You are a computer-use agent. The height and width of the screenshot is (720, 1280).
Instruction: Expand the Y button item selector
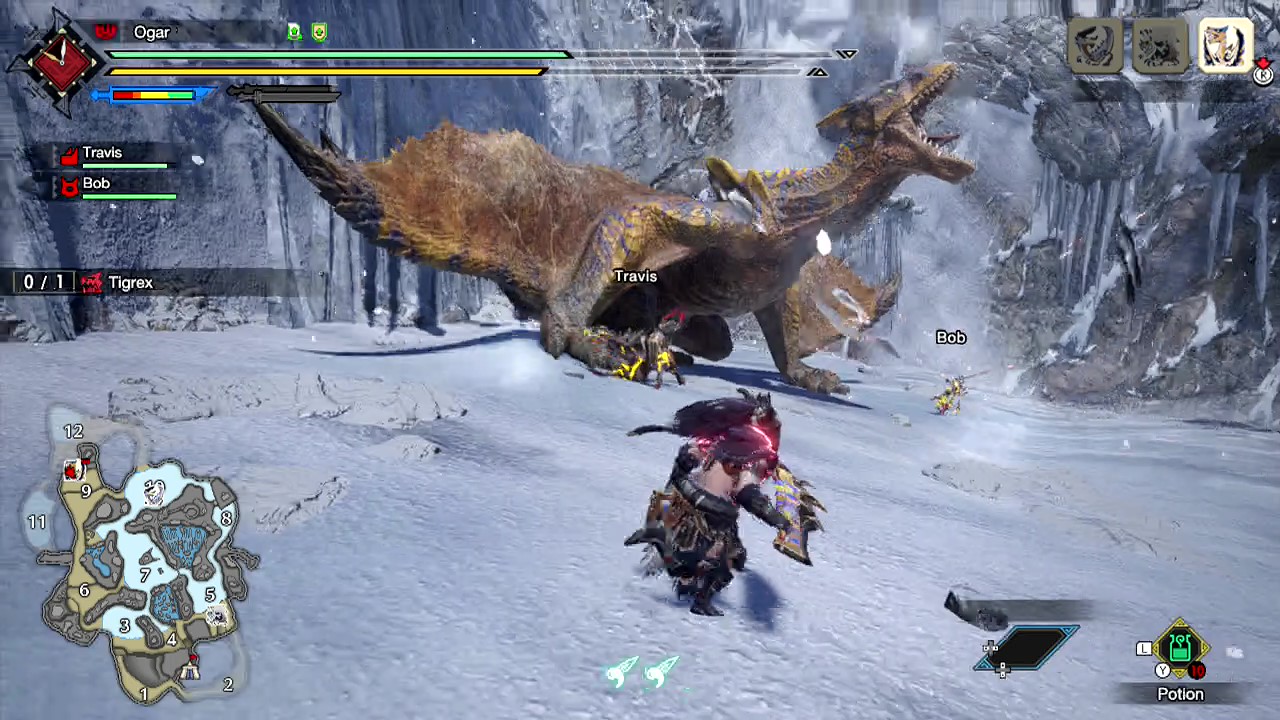[1162, 670]
